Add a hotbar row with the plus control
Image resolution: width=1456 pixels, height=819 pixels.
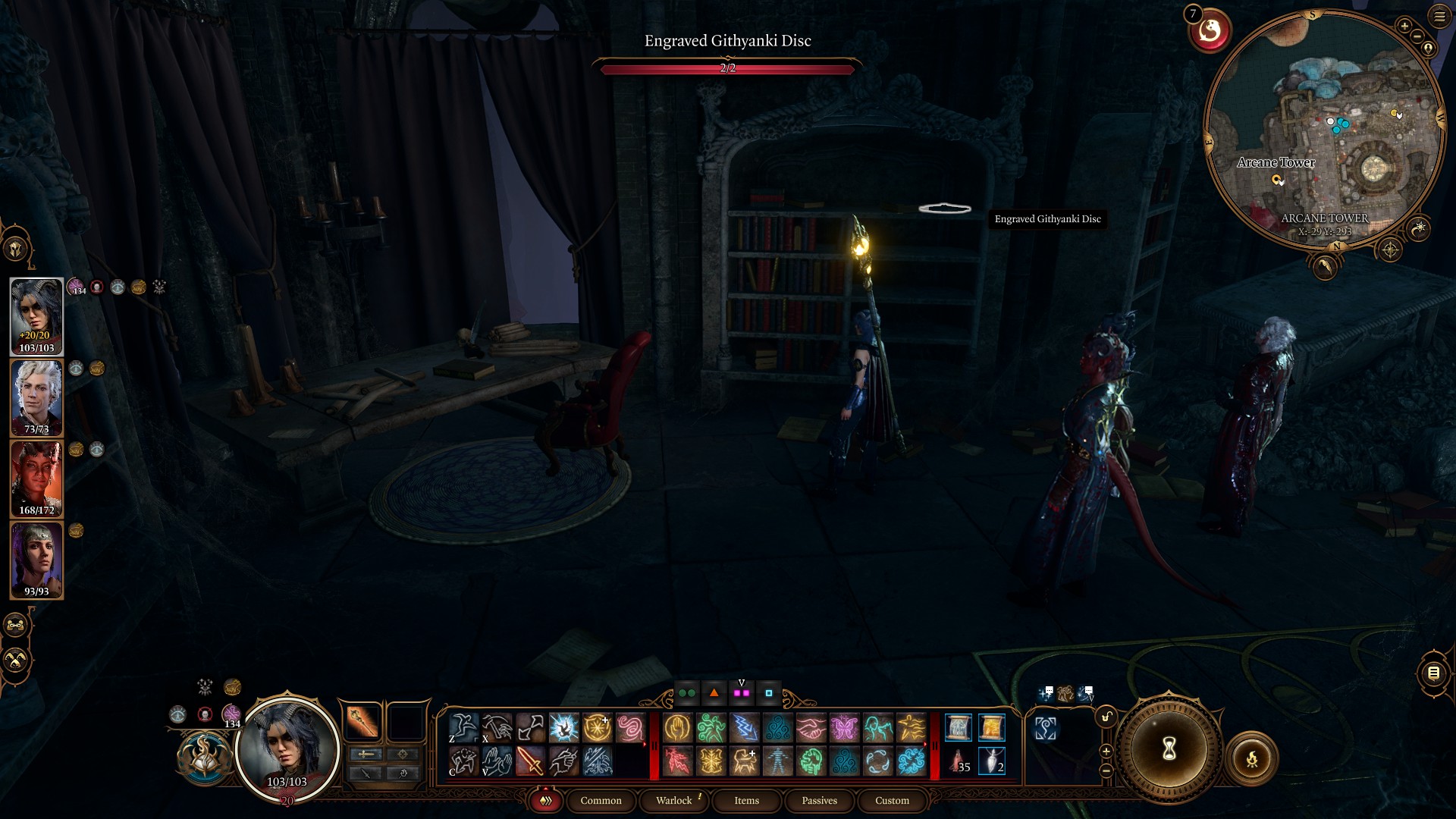click(x=1106, y=752)
